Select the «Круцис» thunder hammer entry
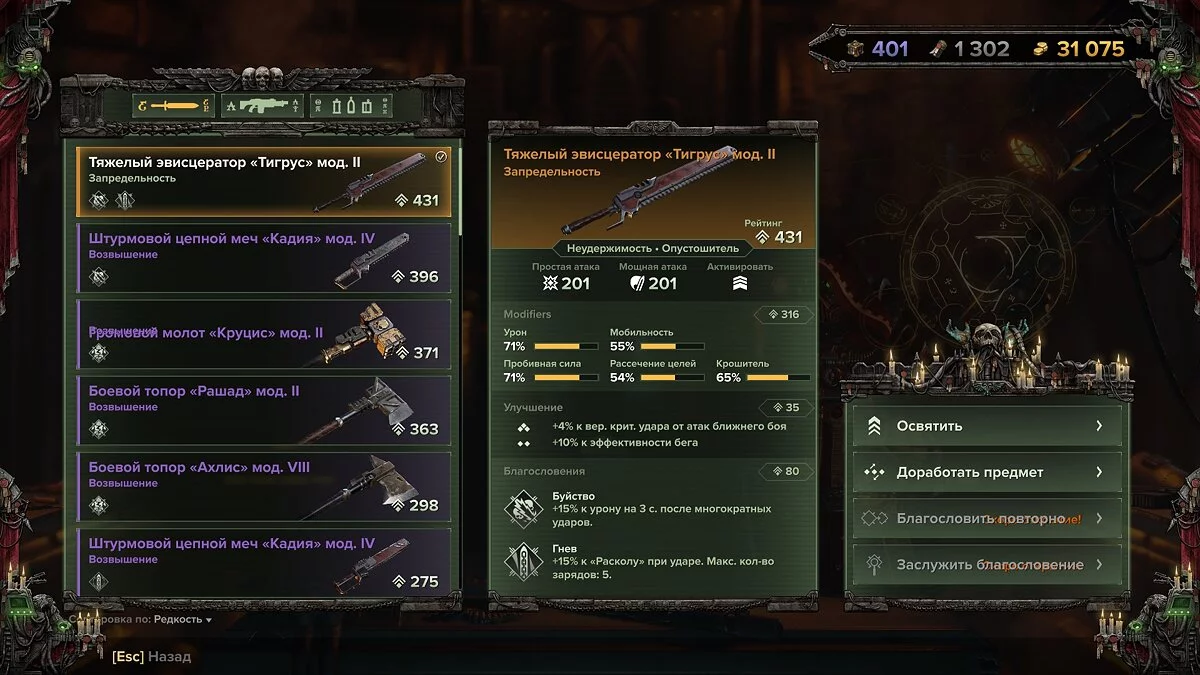The height and width of the screenshot is (675, 1200). pyautogui.click(x=263, y=334)
